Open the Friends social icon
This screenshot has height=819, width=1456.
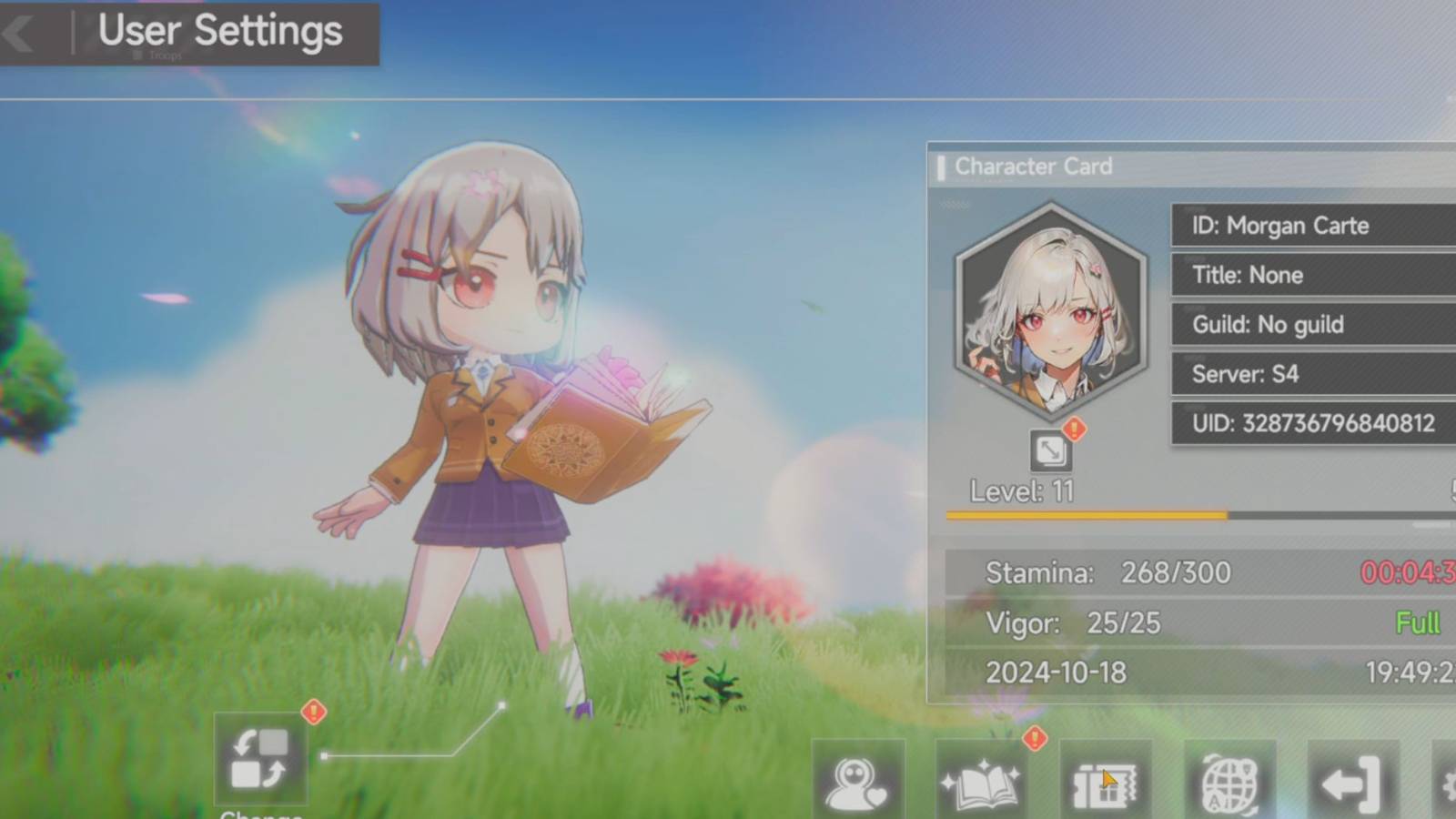coord(858,783)
